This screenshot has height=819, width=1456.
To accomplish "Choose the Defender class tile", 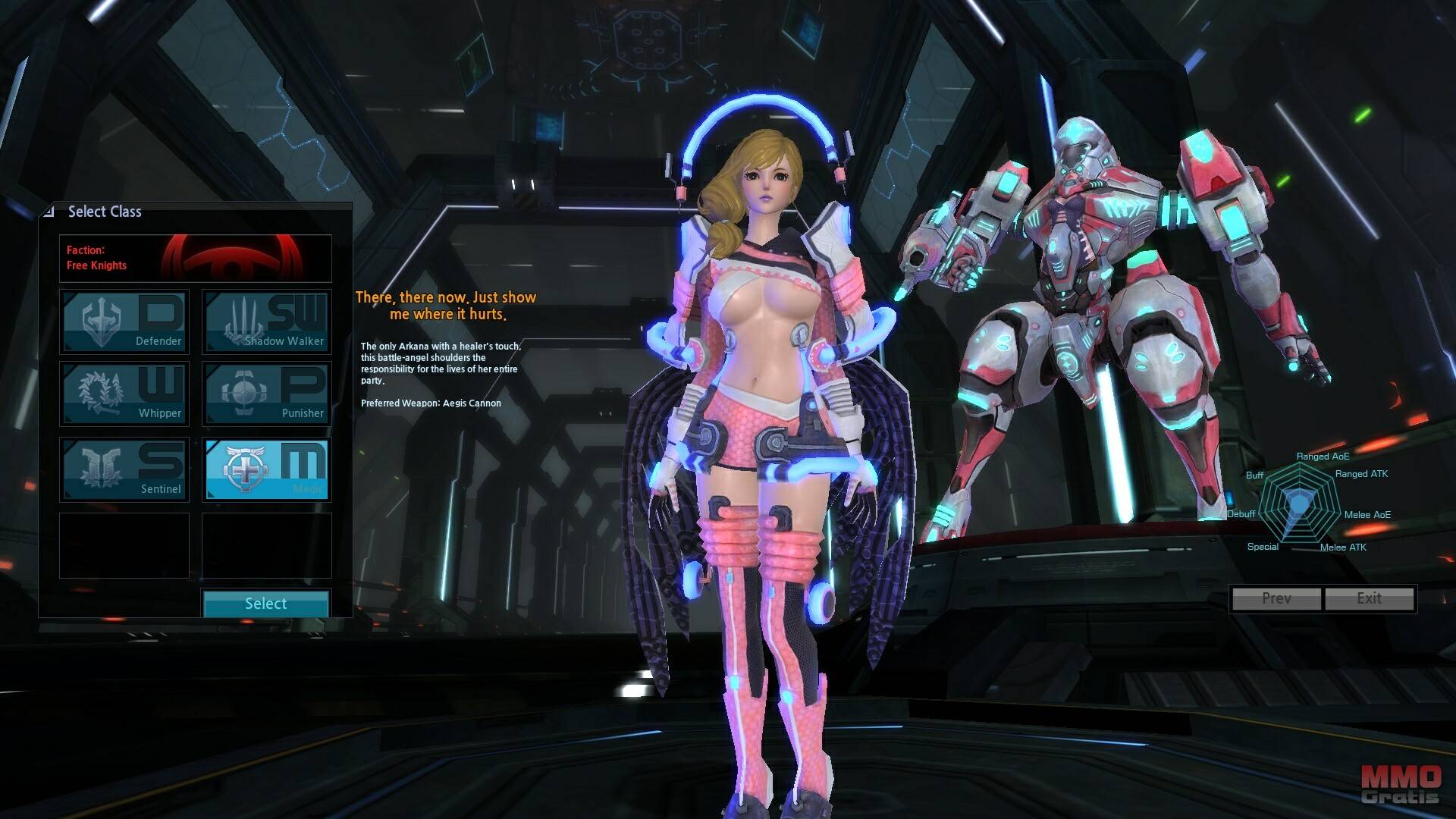I will click(x=124, y=322).
